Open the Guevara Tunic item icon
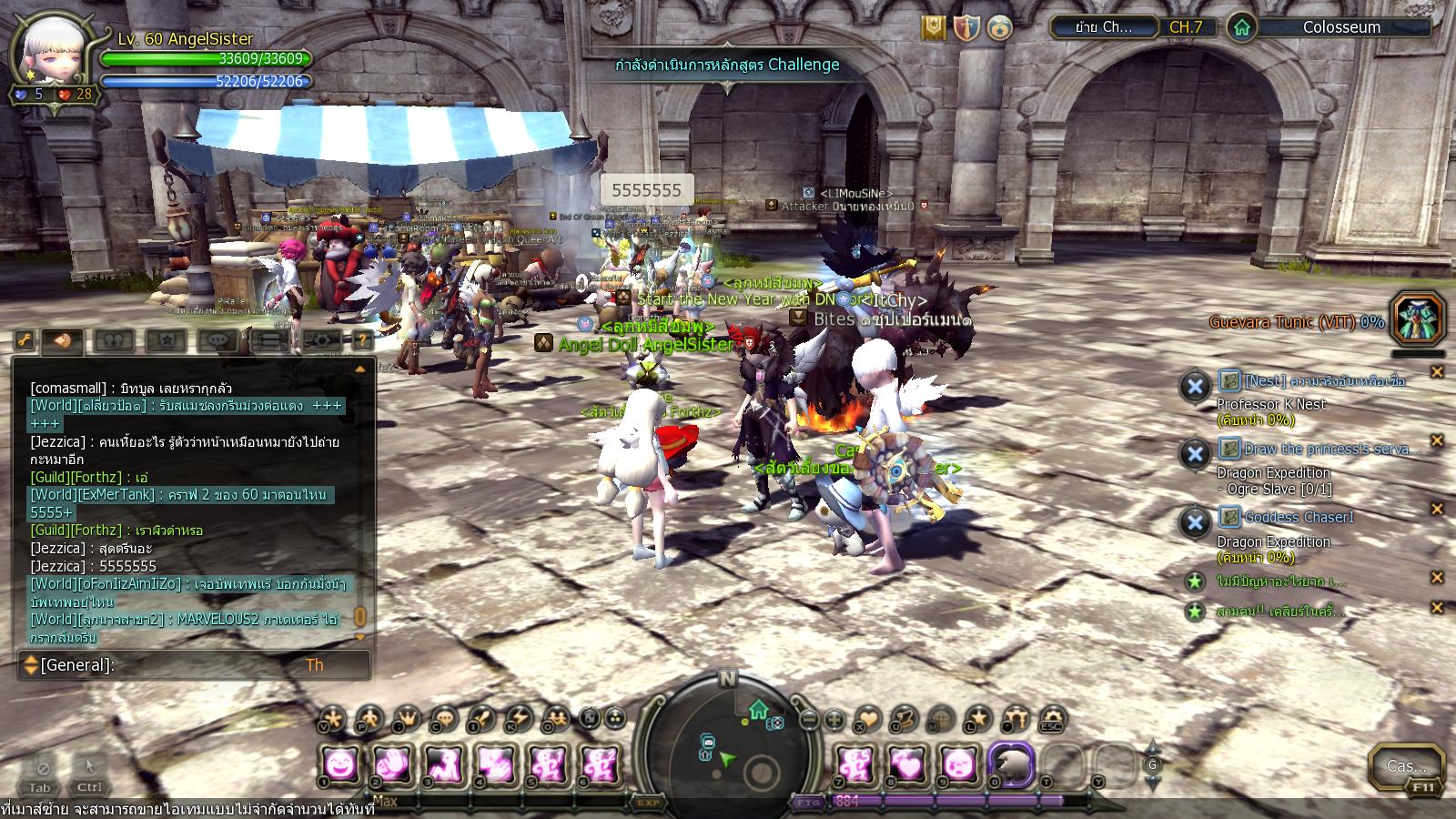 click(x=1418, y=319)
